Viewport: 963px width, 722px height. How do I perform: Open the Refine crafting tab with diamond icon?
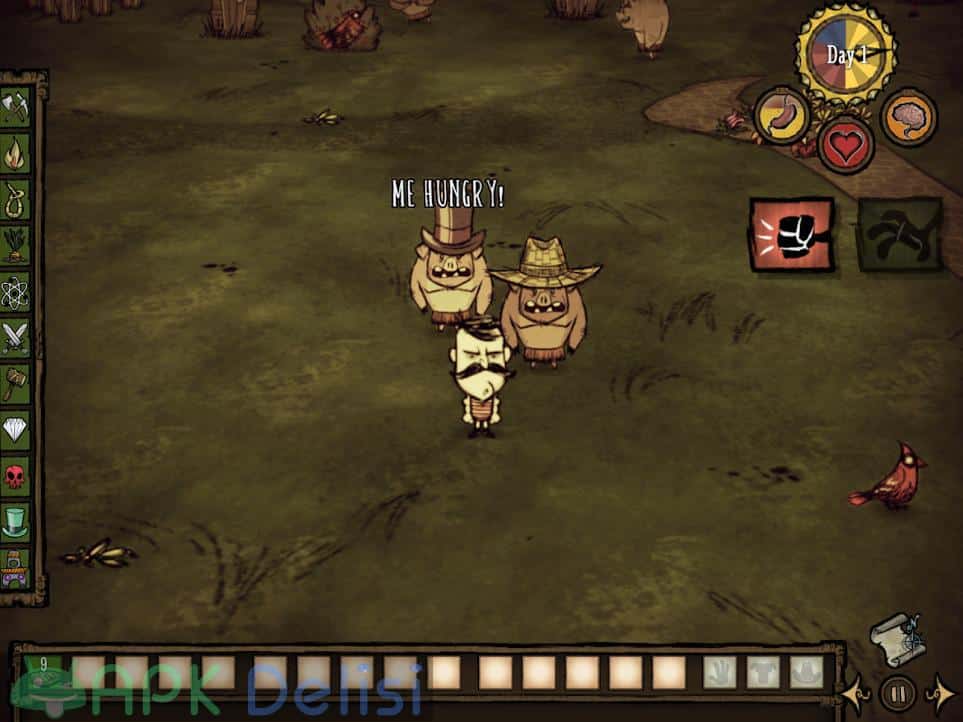[x=16, y=430]
